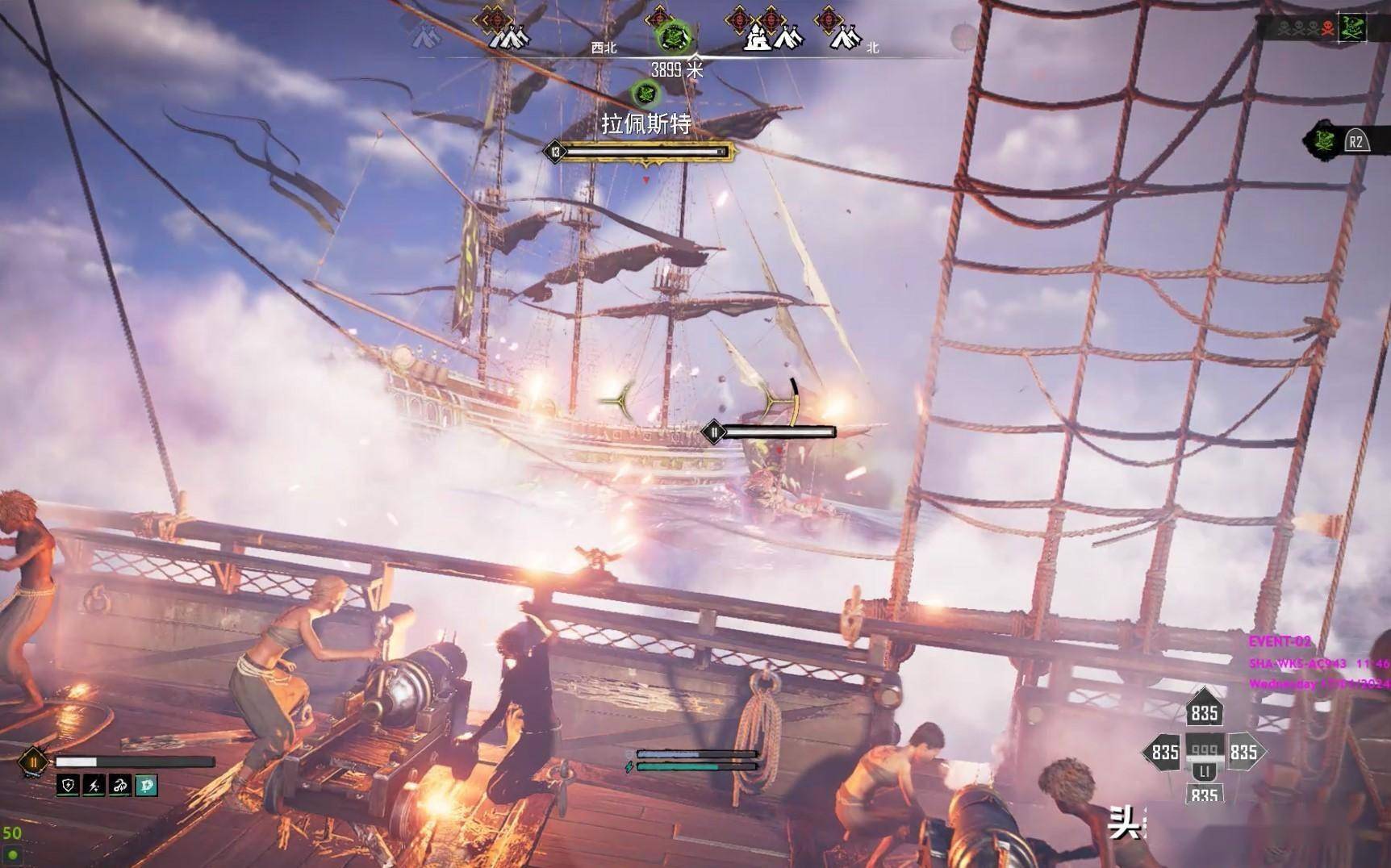Choose the left-side weapon slot showing 835
This screenshot has height=868, width=1391.
[x=1164, y=753]
